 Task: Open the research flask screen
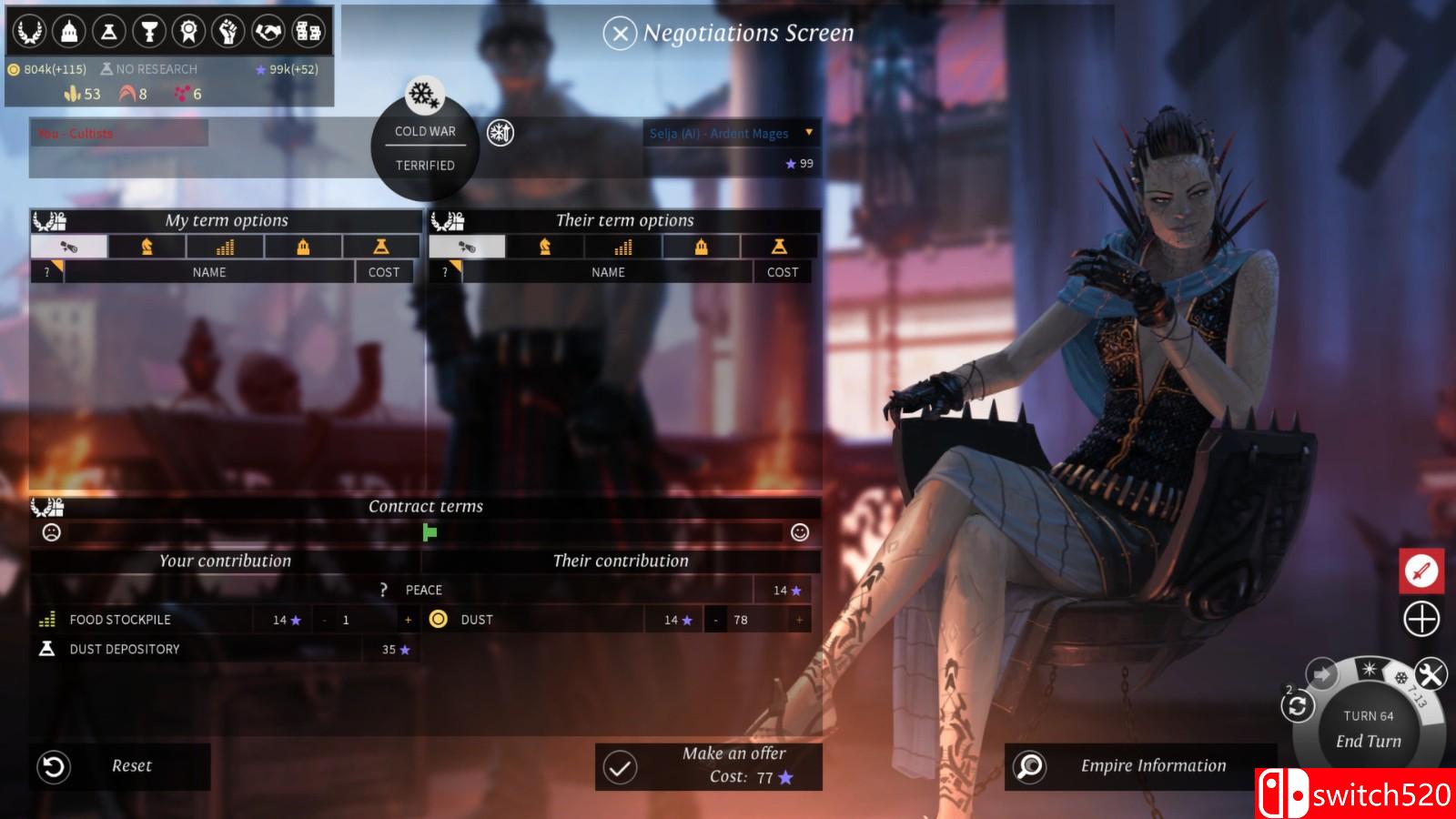click(109, 32)
